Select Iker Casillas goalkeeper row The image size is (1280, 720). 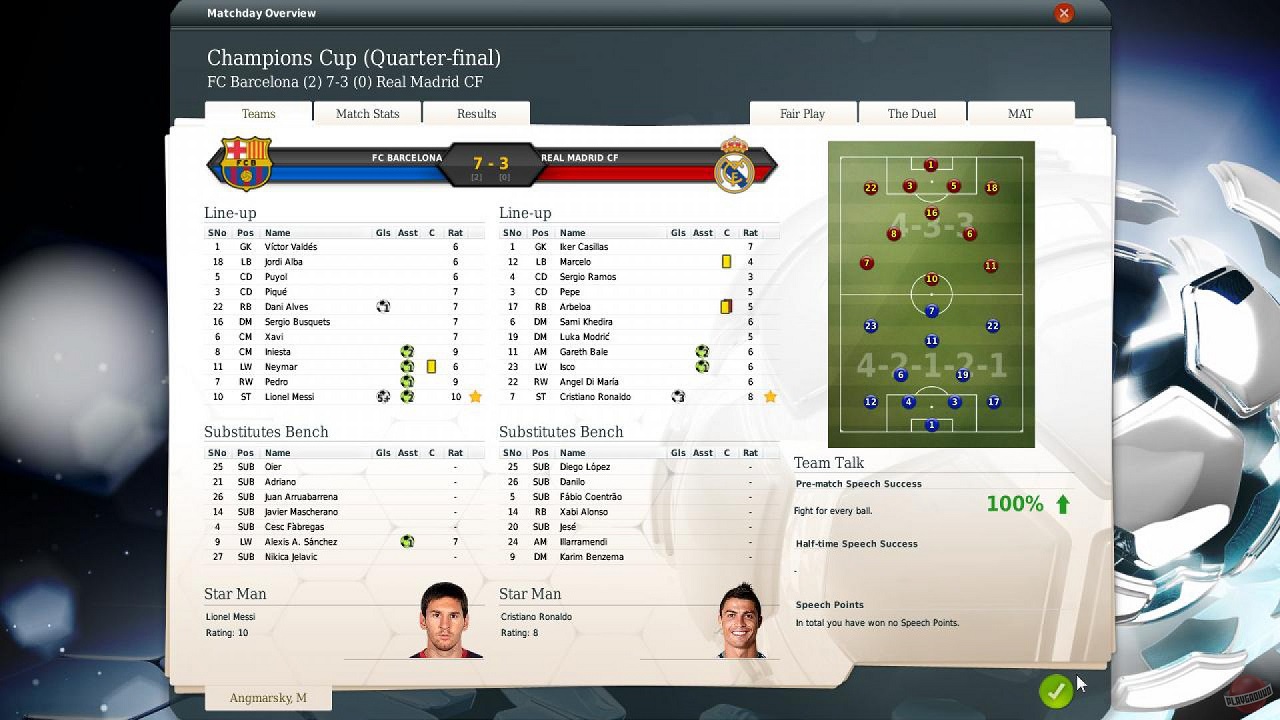[584, 247]
